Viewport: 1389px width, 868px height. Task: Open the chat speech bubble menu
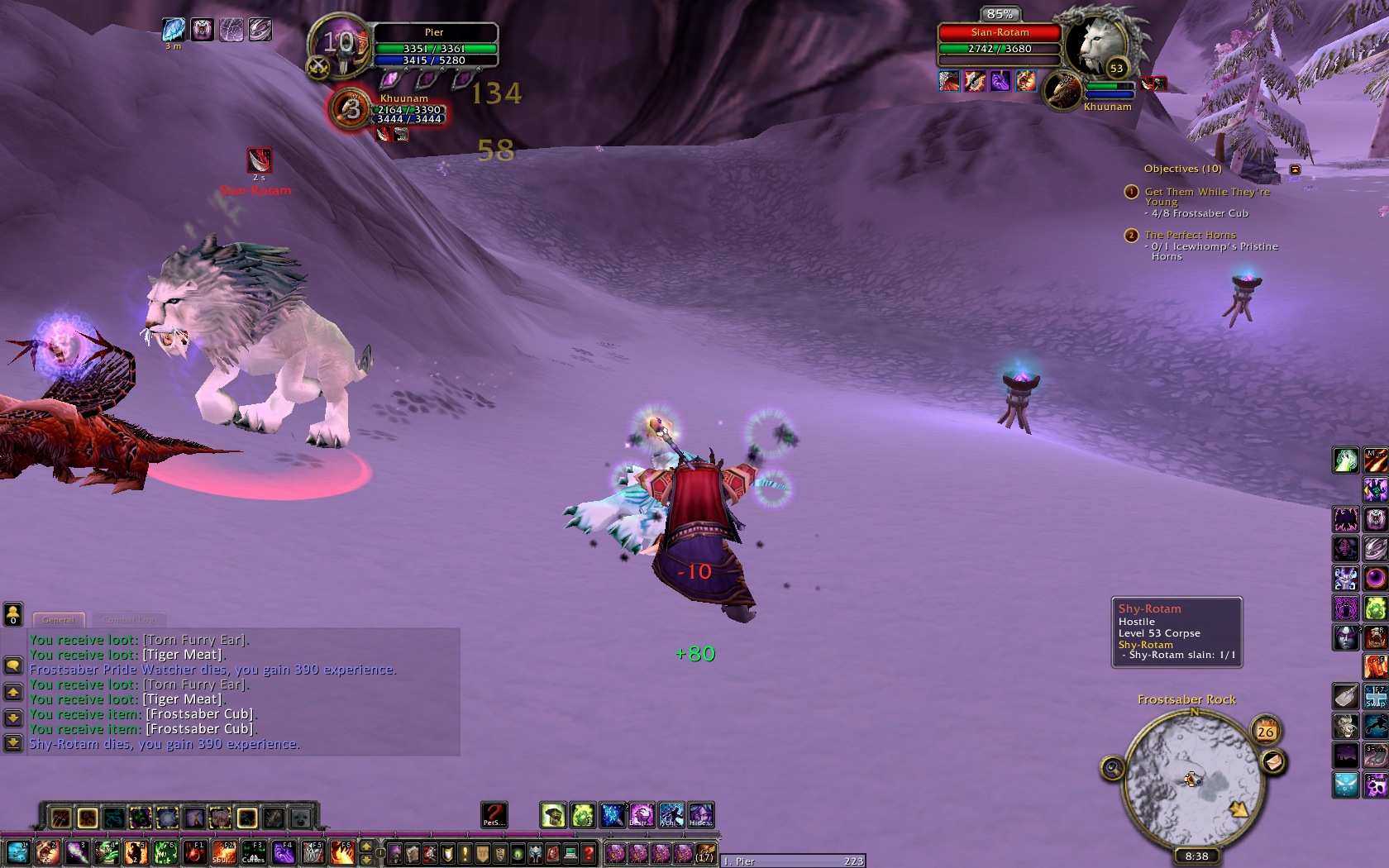click(13, 665)
